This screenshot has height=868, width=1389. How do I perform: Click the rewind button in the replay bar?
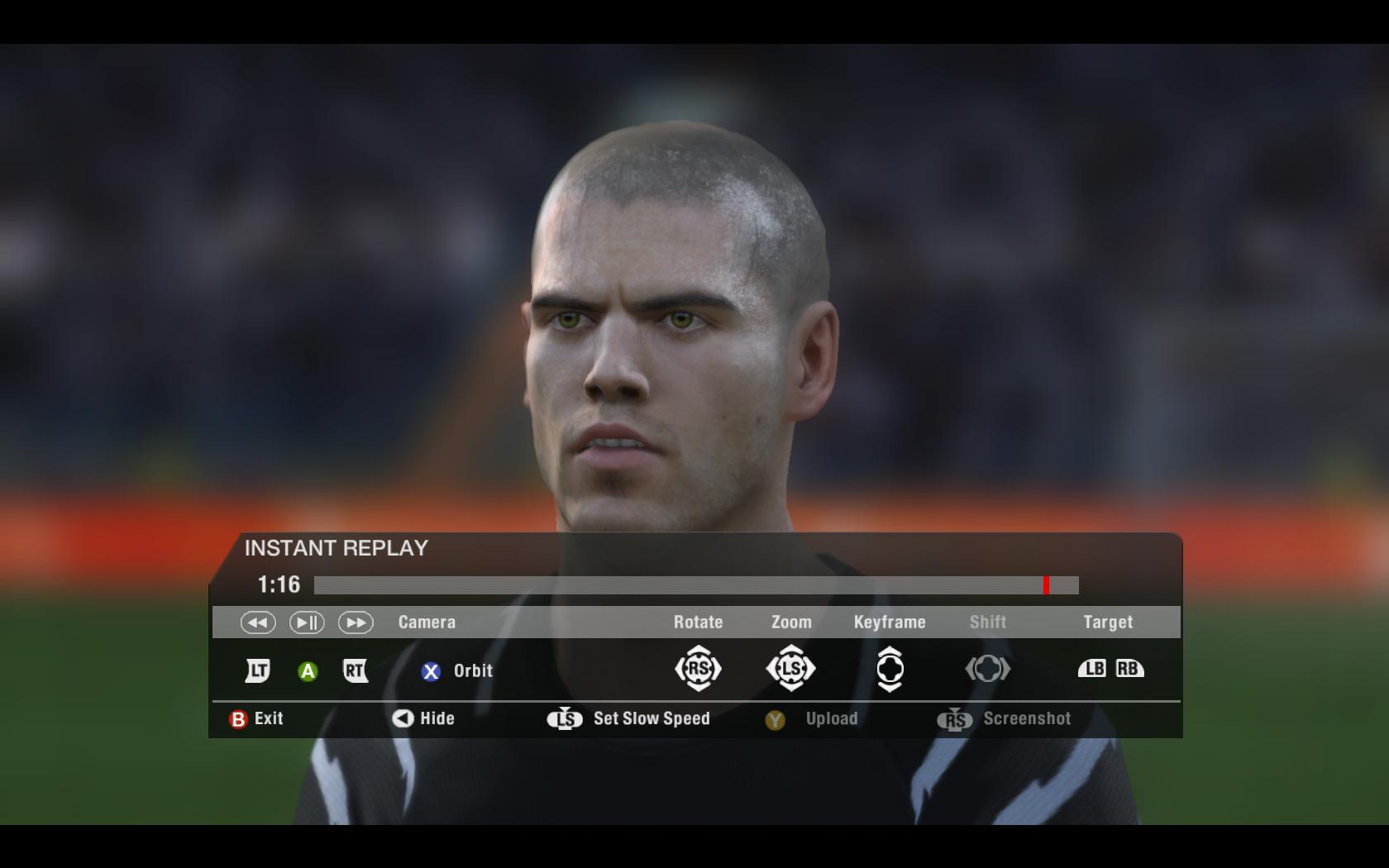coord(258,622)
